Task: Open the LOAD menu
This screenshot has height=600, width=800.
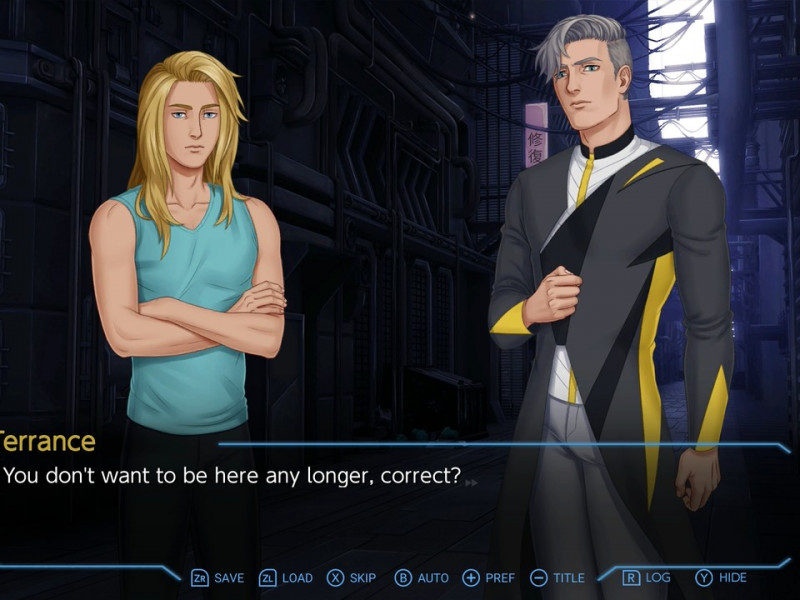Action: (286, 578)
